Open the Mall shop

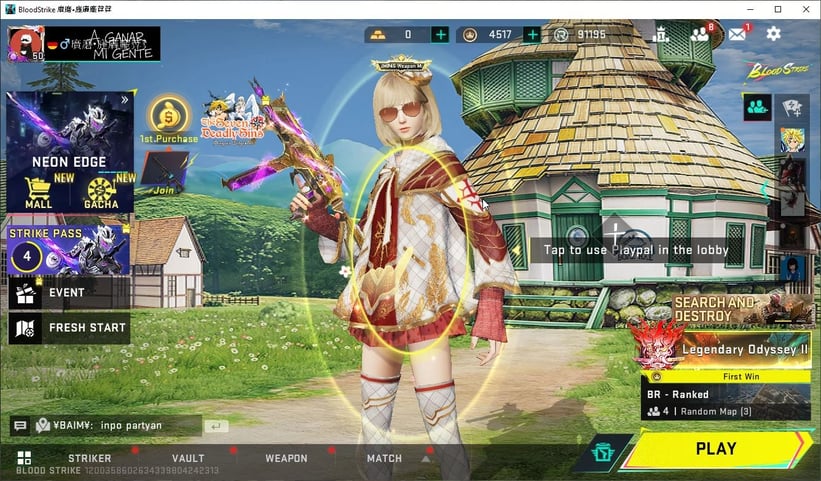click(x=38, y=190)
